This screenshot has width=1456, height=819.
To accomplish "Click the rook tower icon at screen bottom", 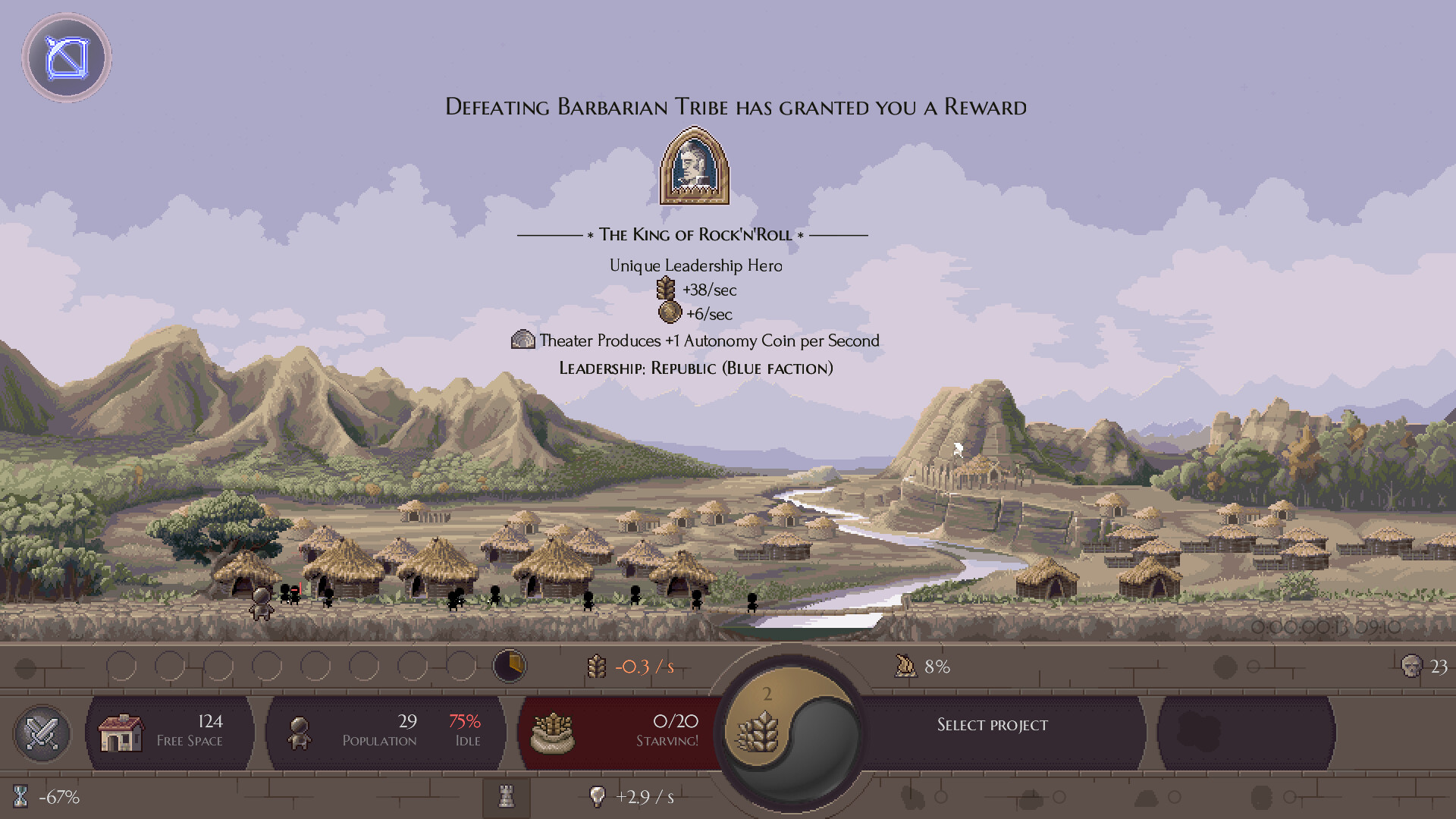I will [507, 797].
